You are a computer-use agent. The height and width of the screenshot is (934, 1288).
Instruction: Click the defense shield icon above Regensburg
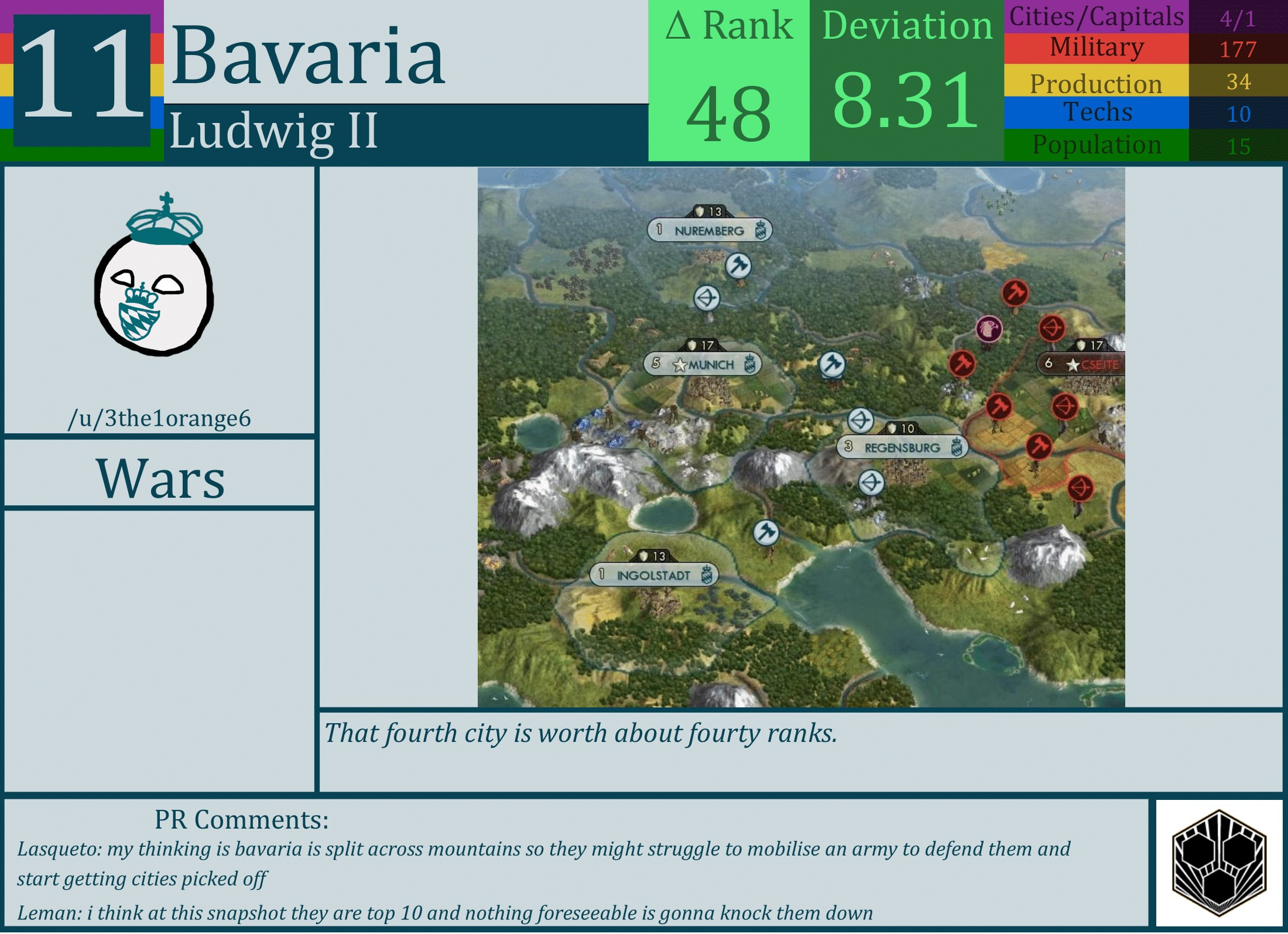click(x=892, y=429)
